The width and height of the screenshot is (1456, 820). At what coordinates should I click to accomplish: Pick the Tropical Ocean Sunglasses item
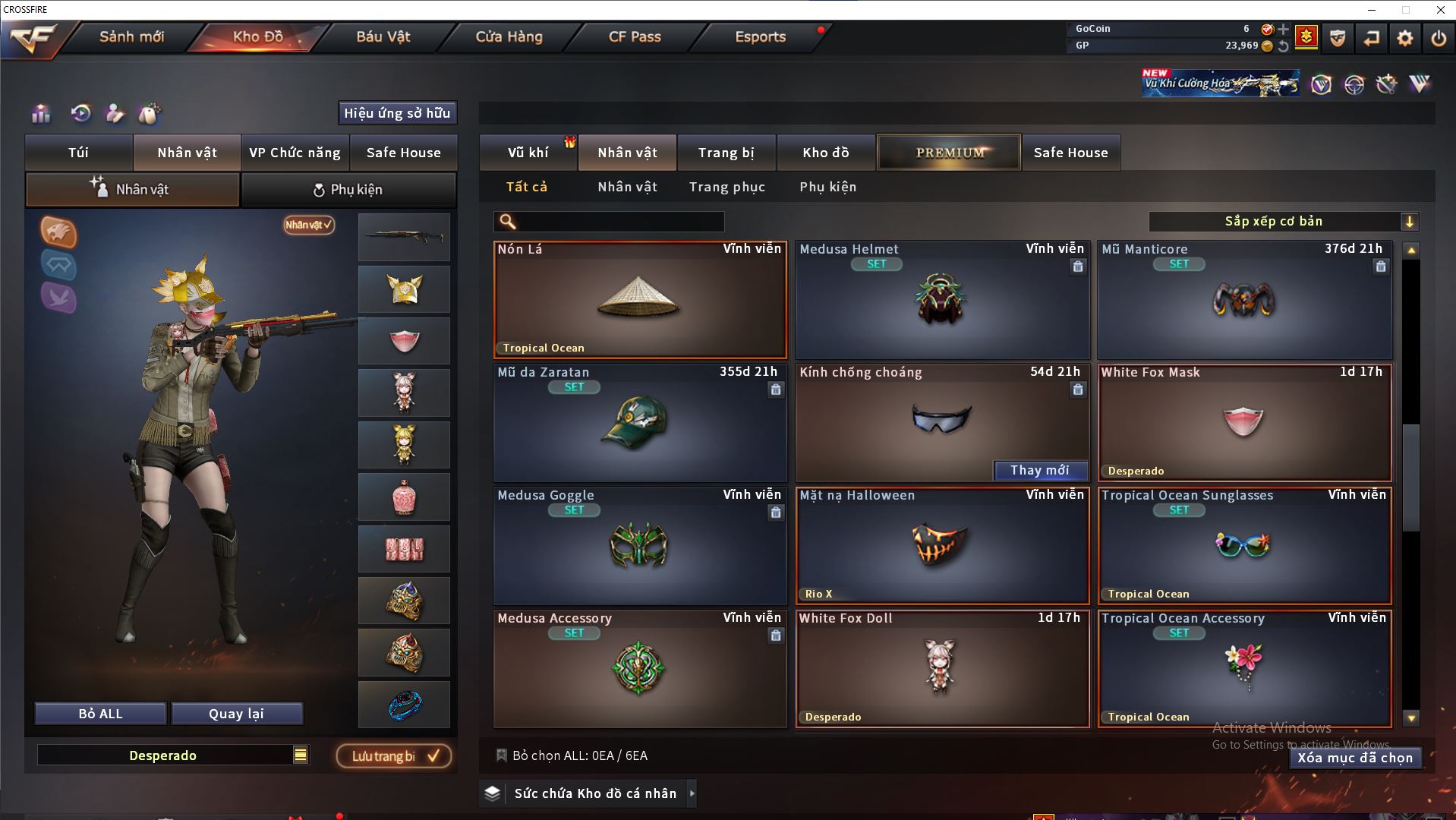[1243, 545]
